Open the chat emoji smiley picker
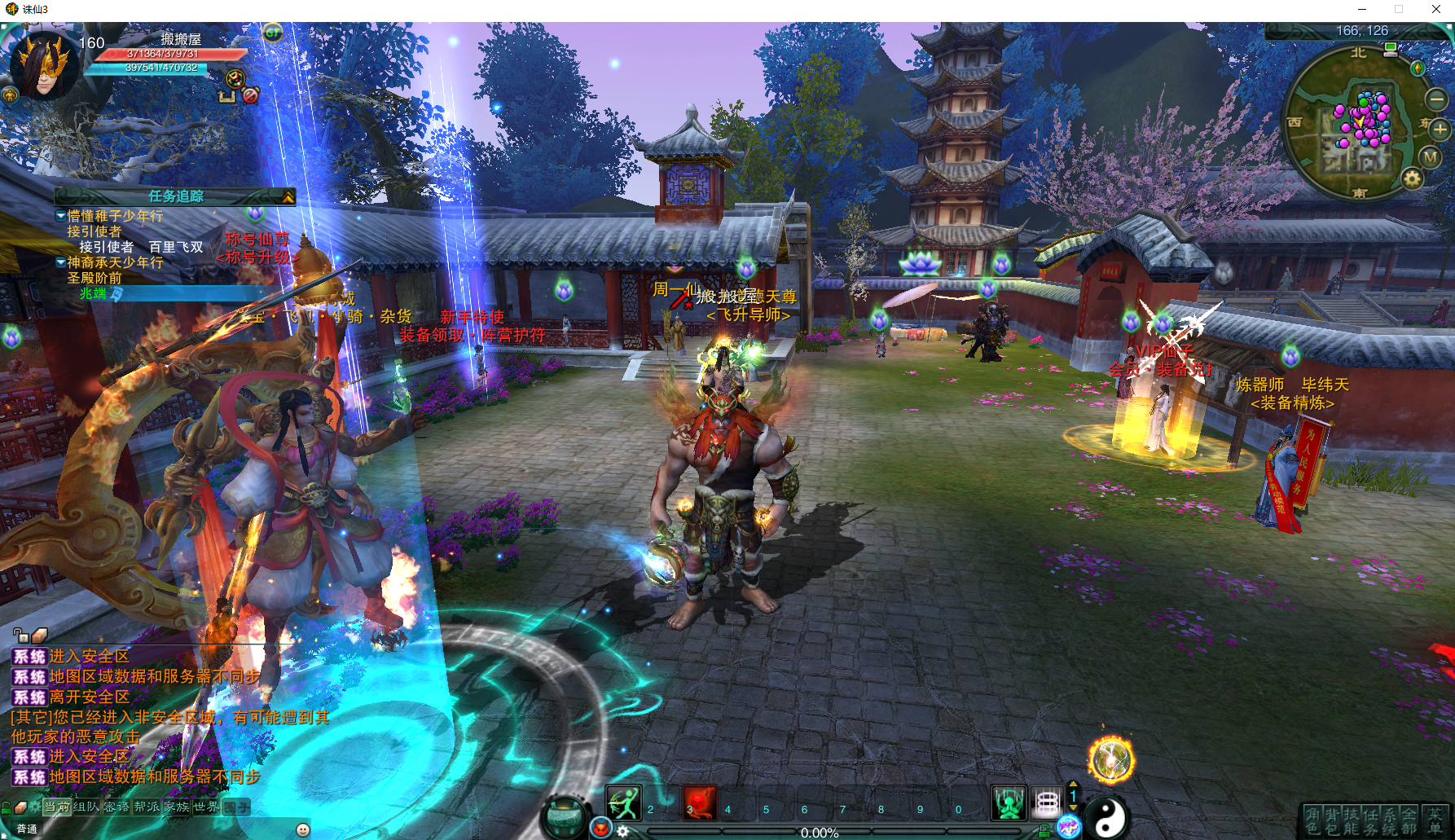Viewport: 1455px width, 840px height. [x=303, y=829]
